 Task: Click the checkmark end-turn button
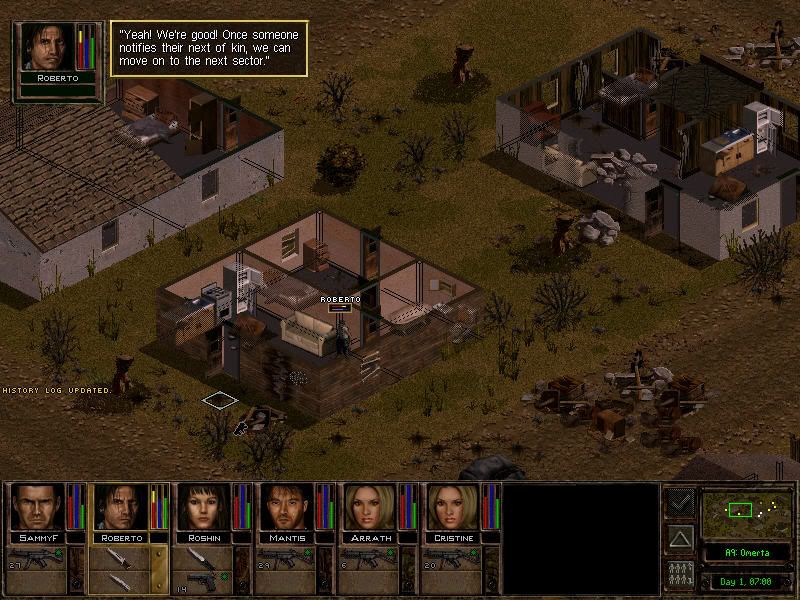tap(680, 502)
